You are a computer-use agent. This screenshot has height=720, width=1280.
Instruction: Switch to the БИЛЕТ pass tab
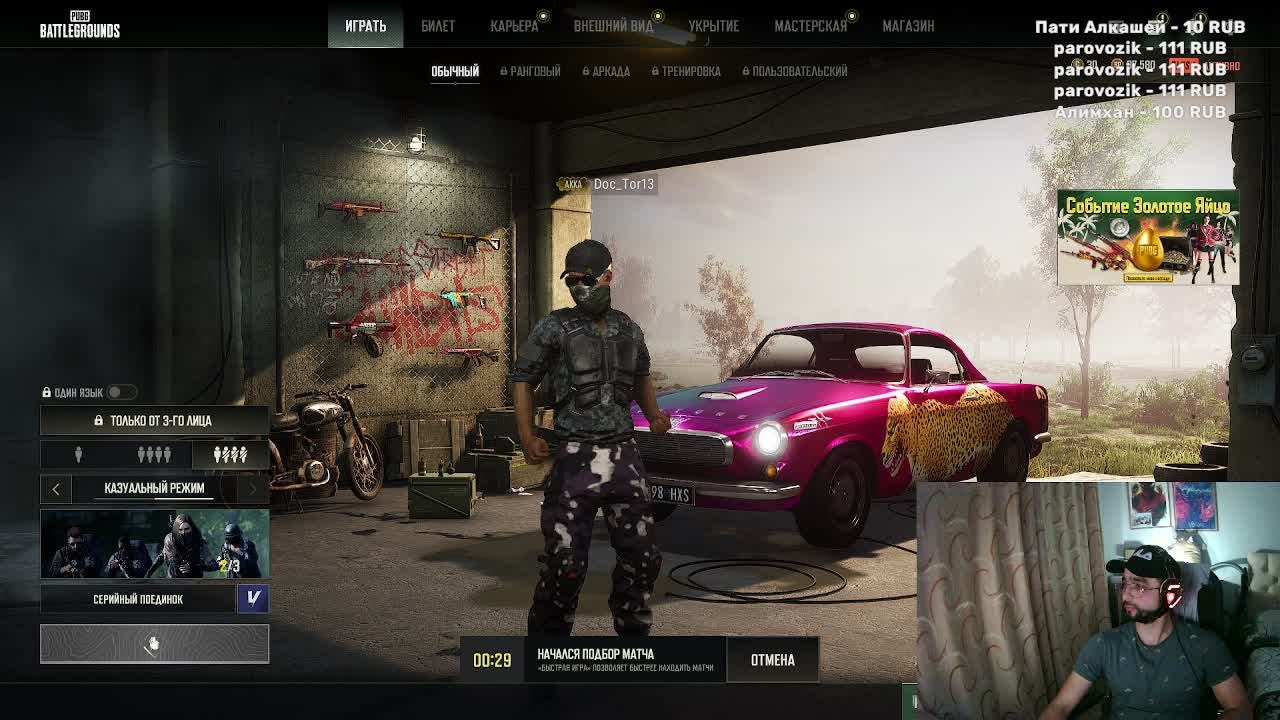point(438,26)
